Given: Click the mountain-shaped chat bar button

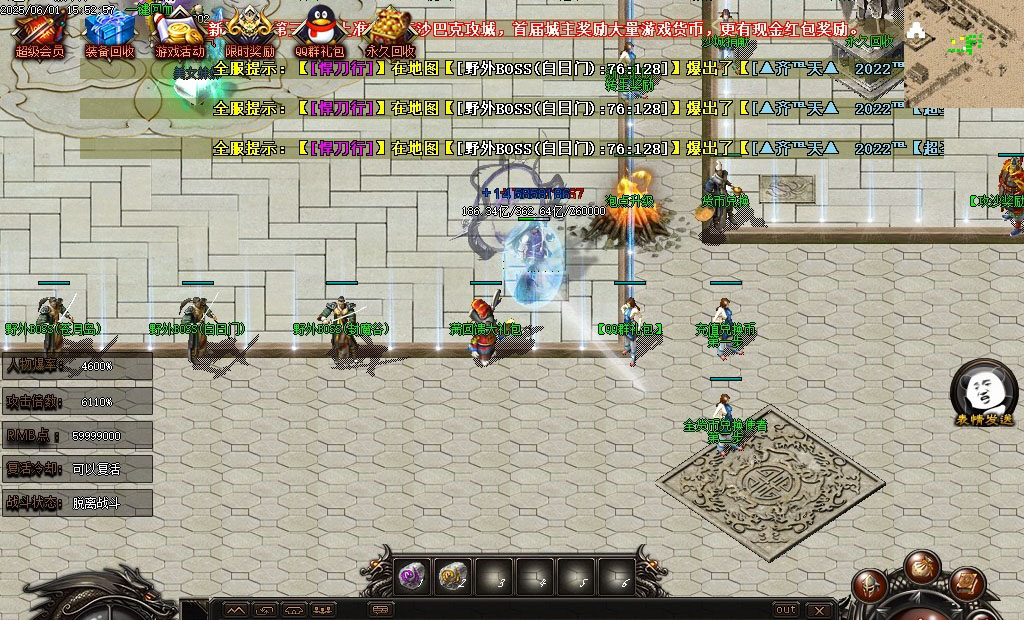Looking at the screenshot, I should point(235,609).
